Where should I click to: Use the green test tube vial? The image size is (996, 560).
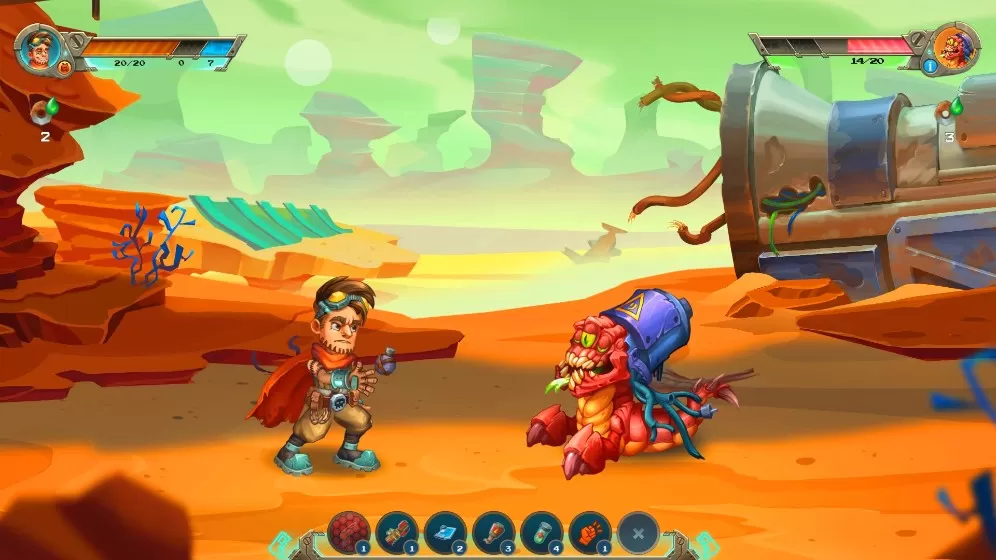tap(541, 532)
